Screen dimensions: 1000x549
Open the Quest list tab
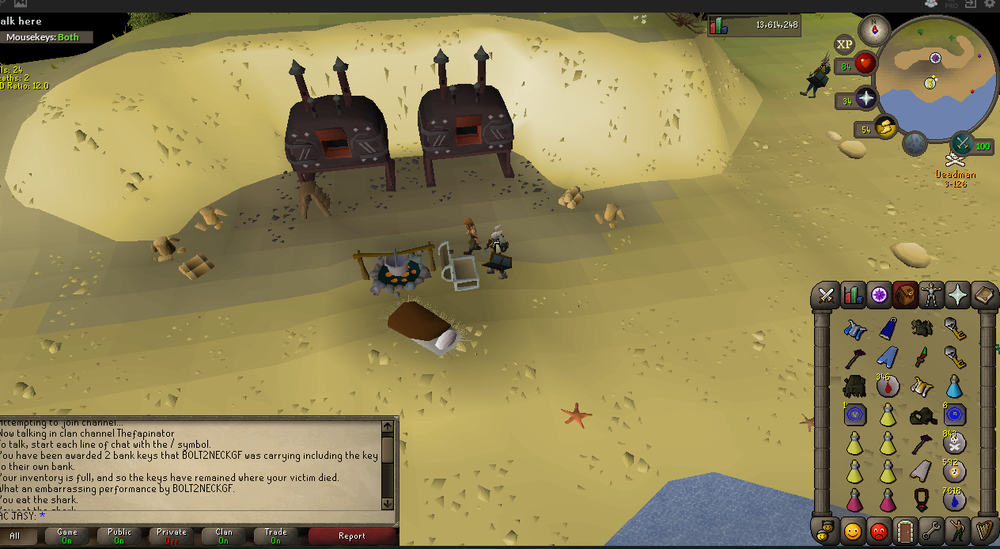coord(880,295)
